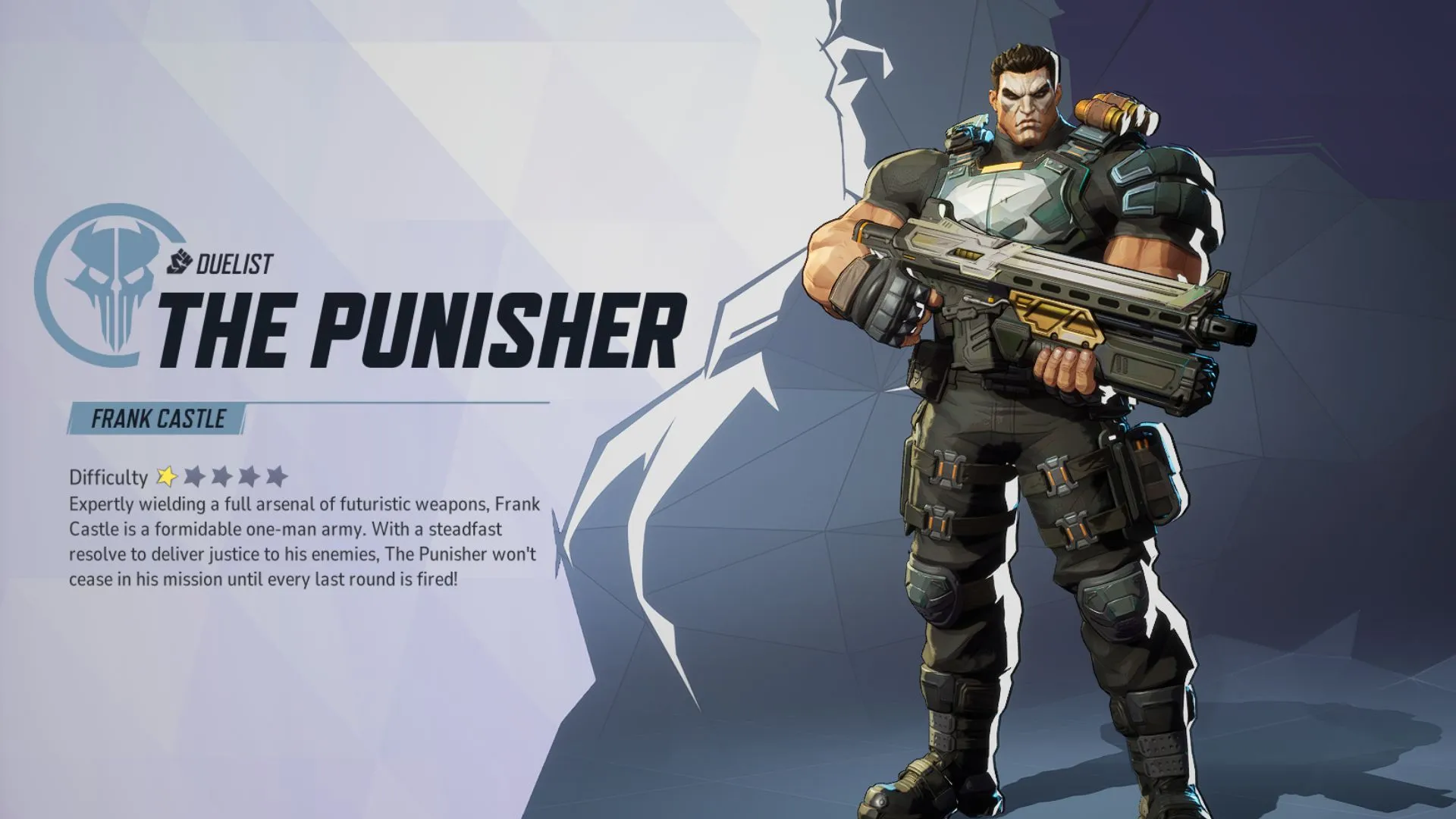Click the Difficulty label
This screenshot has height=819, width=1456.
point(108,478)
